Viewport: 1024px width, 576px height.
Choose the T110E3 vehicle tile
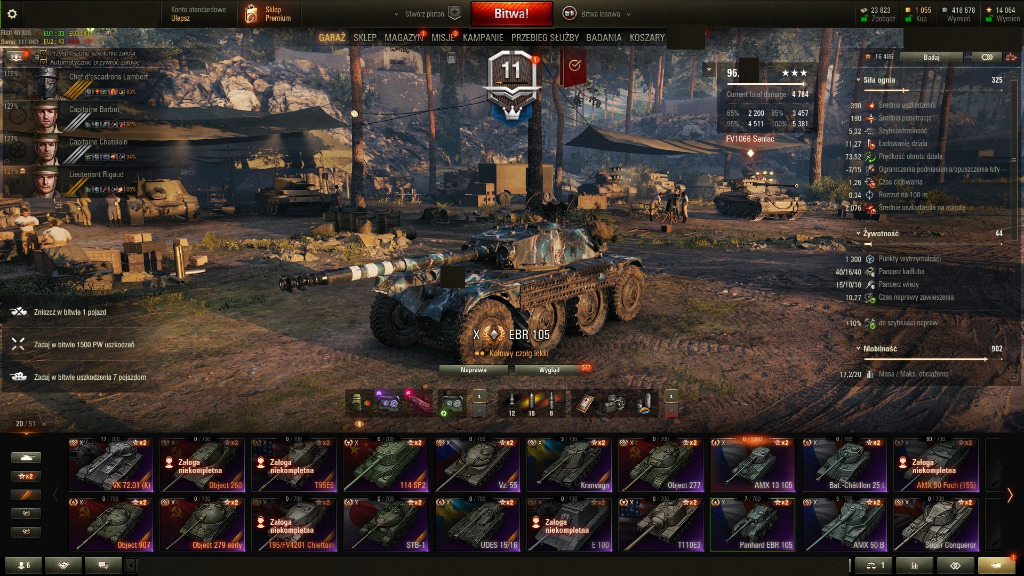pos(661,525)
